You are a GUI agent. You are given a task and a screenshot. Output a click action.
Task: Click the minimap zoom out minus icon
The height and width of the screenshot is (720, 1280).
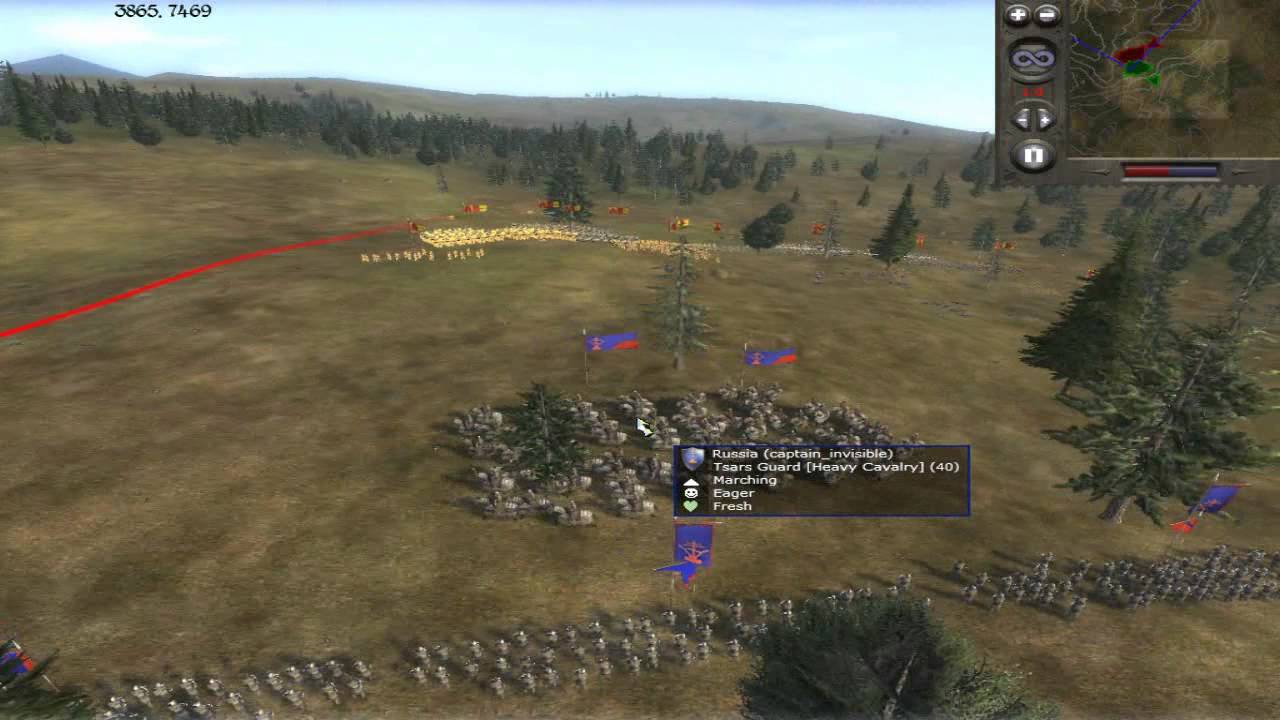pos(1046,15)
